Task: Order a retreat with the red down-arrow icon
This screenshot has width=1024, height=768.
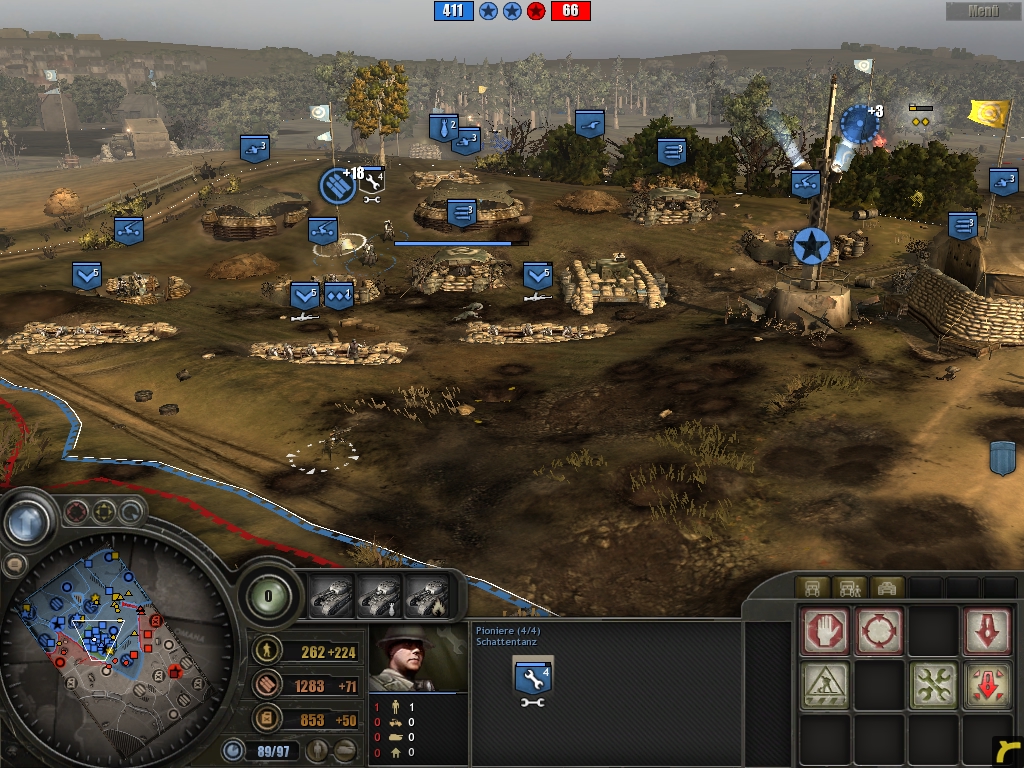Action: click(x=987, y=631)
